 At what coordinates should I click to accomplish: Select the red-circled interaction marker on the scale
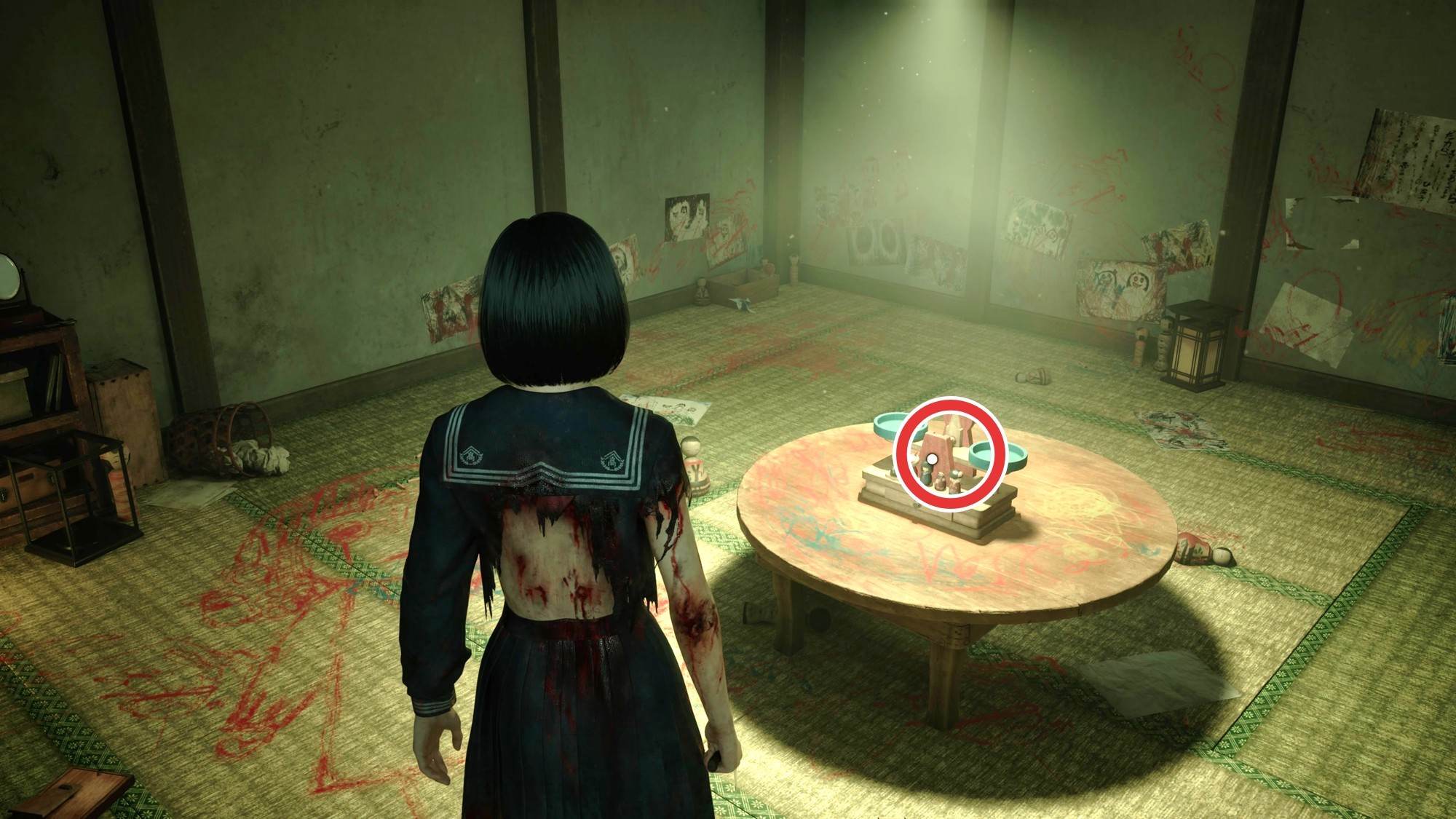pos(932,458)
